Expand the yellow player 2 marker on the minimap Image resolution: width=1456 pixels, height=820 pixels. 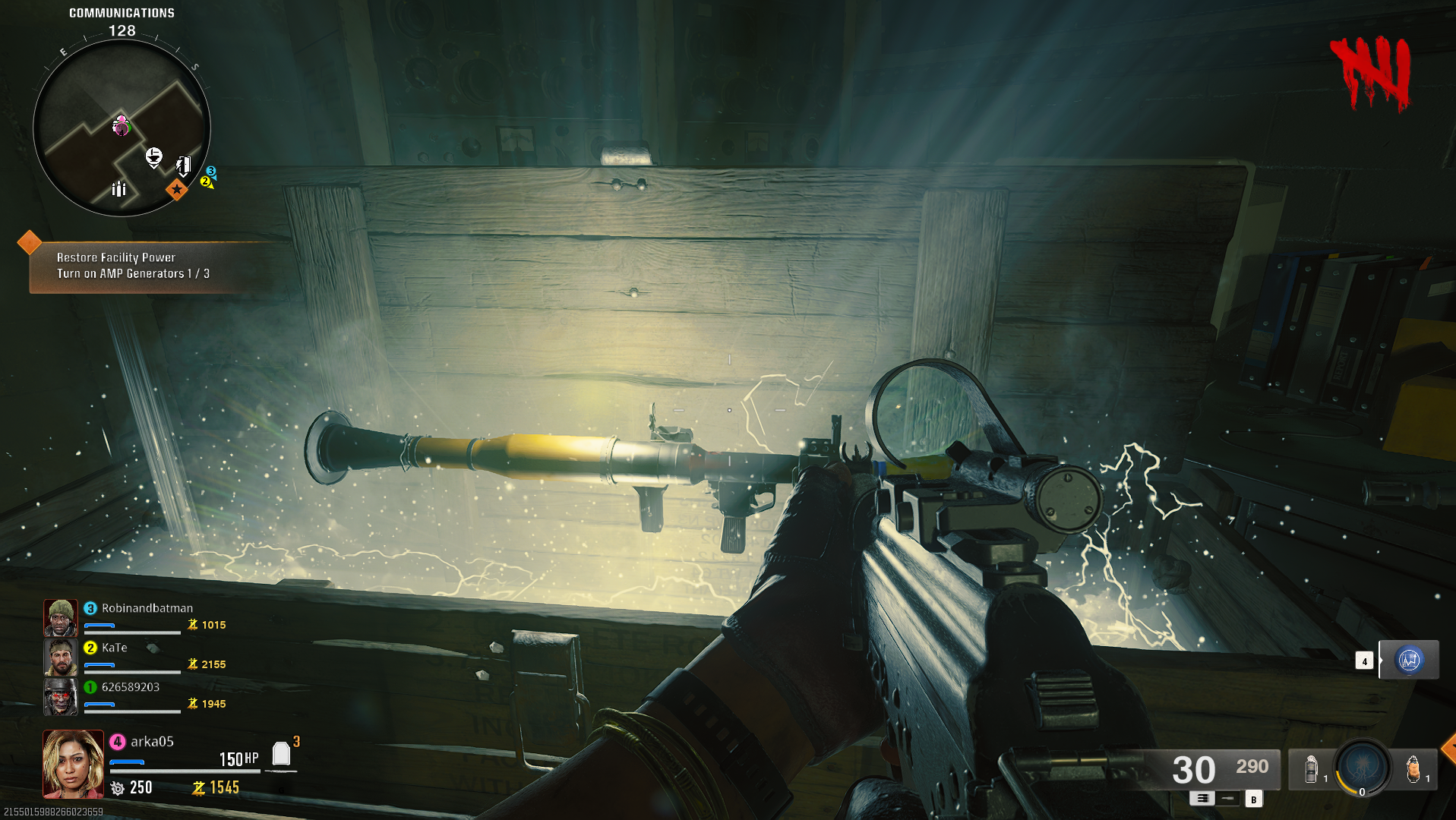204,183
